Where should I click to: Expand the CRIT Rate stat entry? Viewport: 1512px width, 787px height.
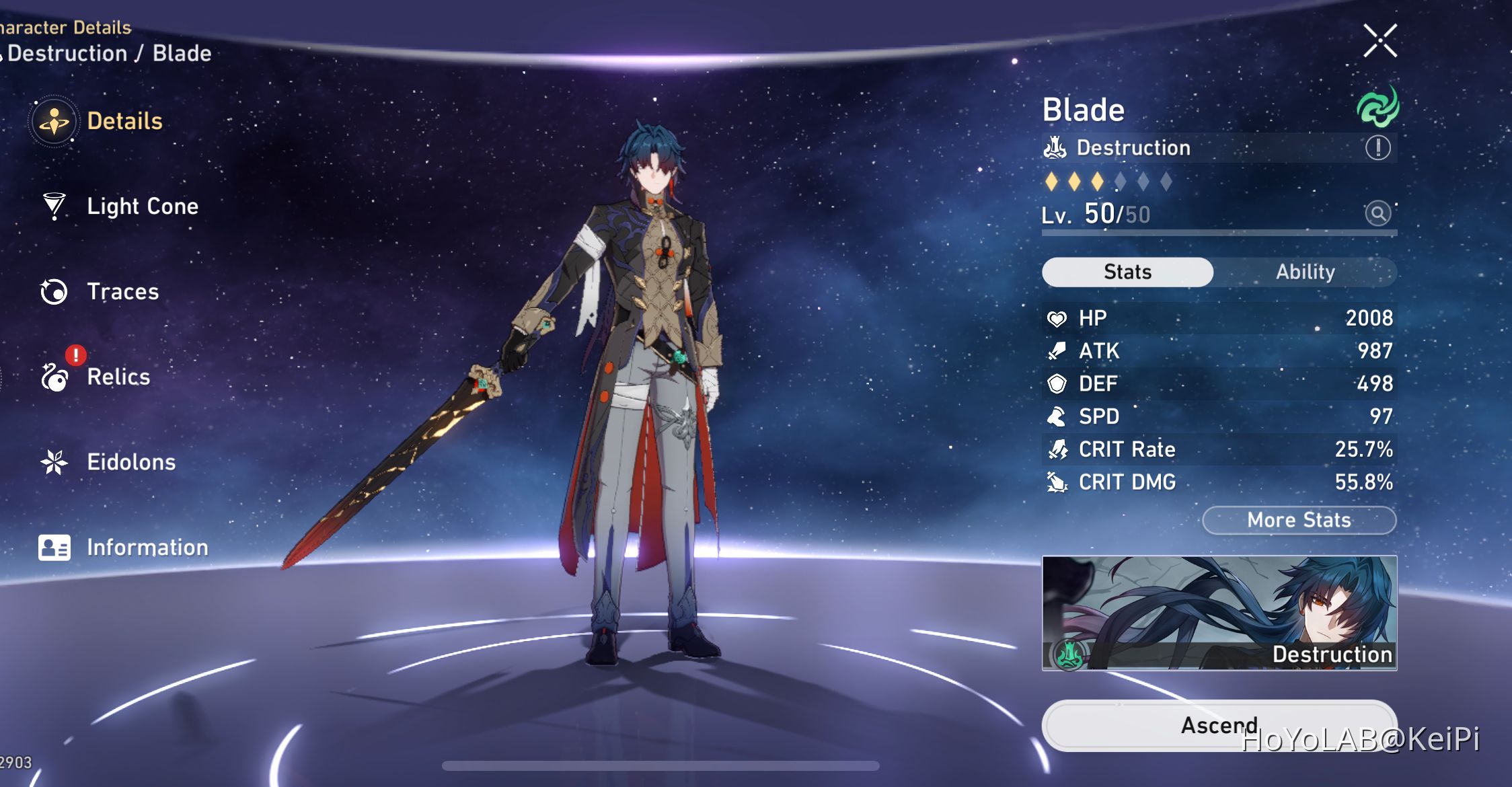[x=1217, y=449]
